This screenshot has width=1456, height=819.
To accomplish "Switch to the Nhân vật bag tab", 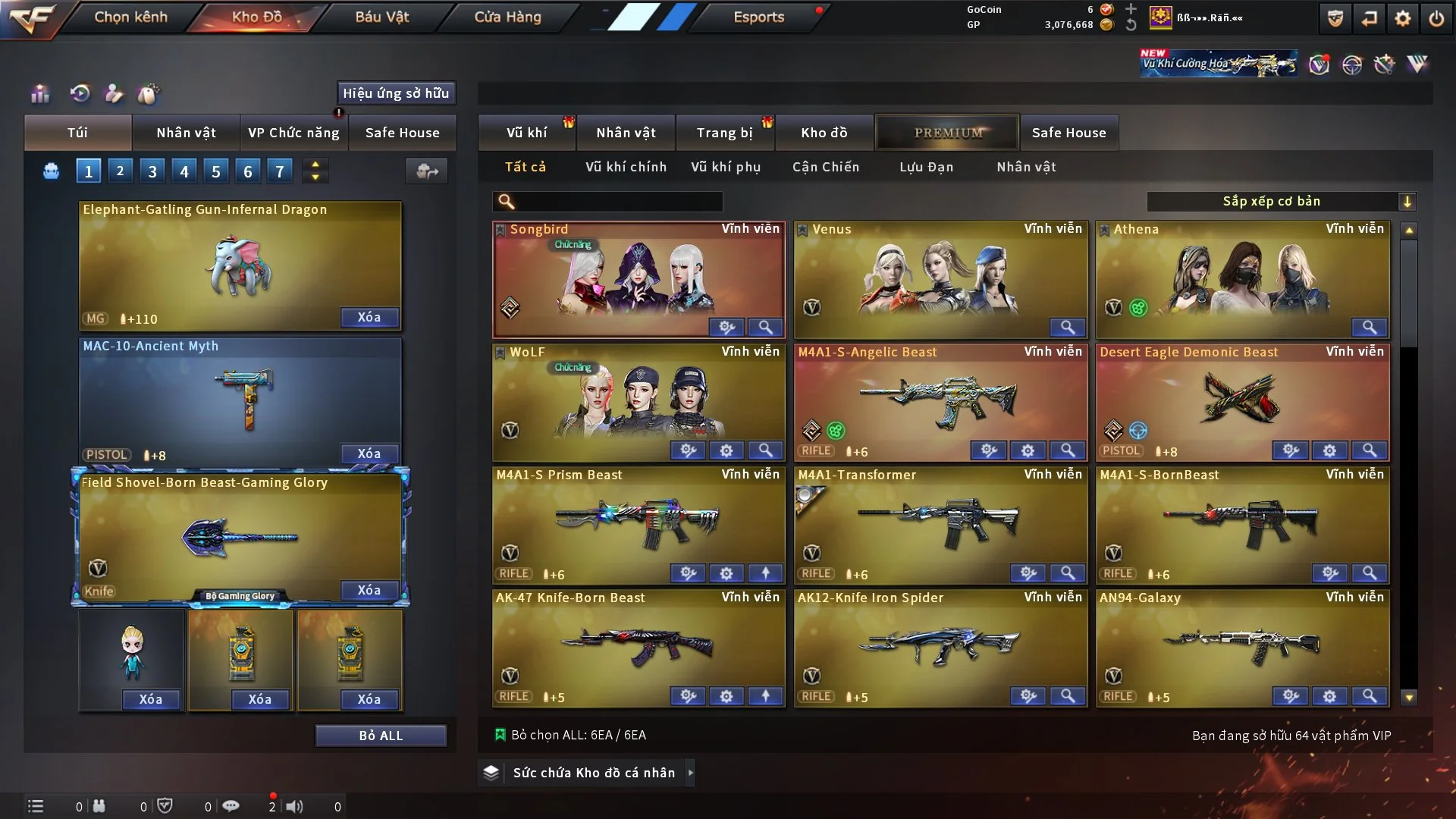I will 186,133.
